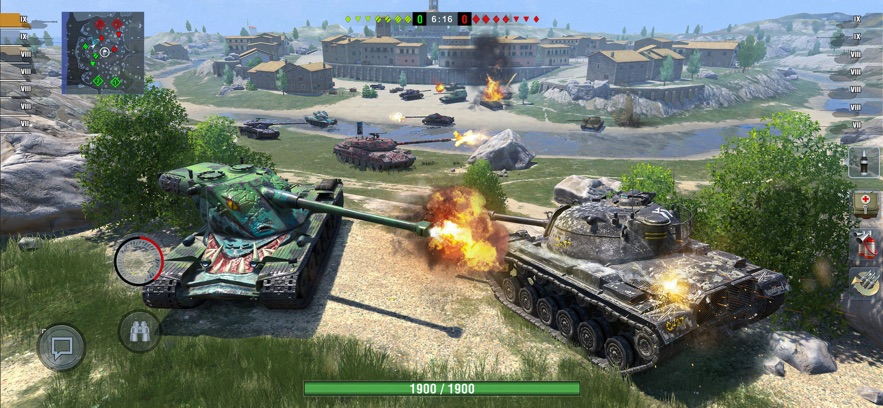Activate the binoculars sniper view
This screenshot has height=408, width=883.
139,331
